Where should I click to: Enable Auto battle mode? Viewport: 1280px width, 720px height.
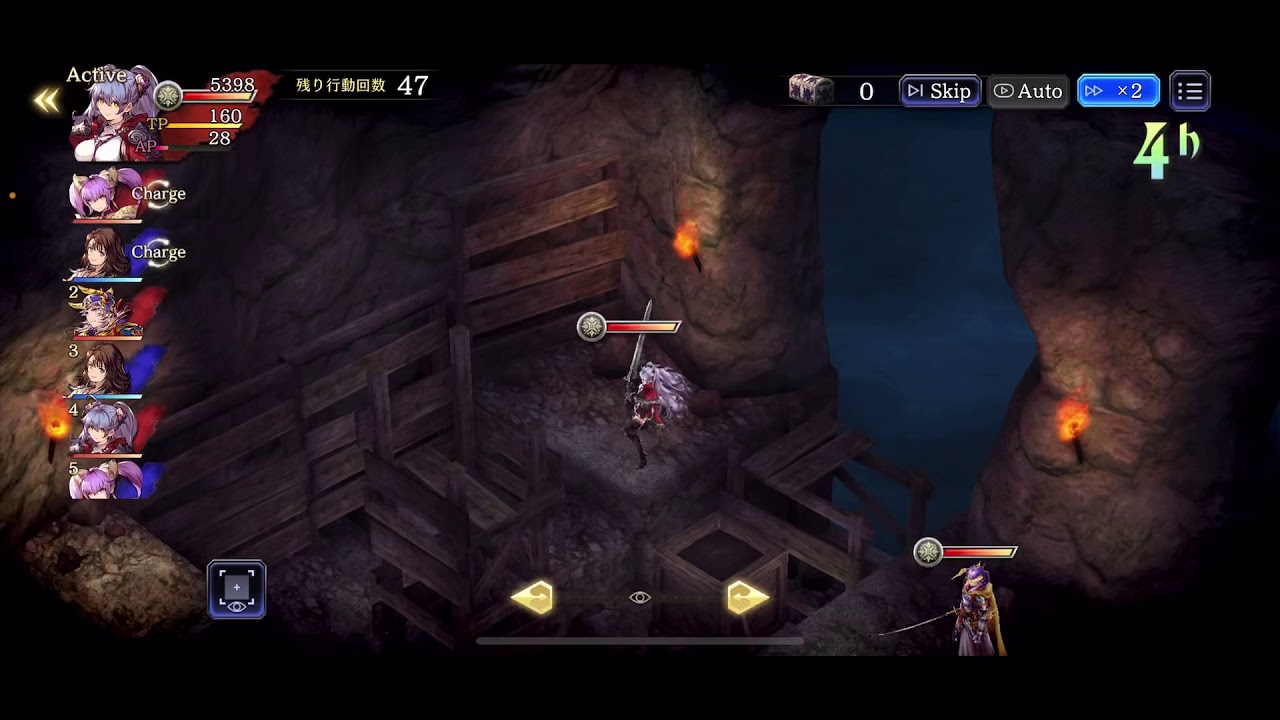point(1027,90)
